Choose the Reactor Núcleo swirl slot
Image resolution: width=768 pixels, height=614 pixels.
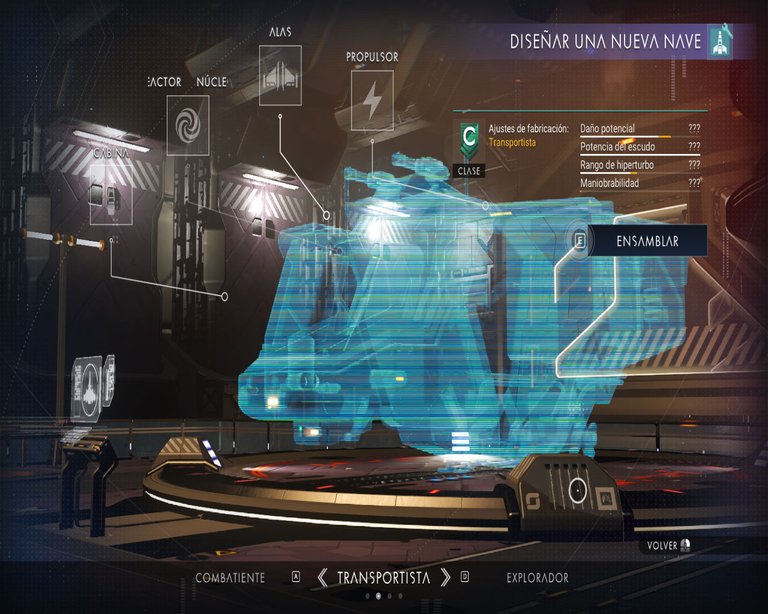(187, 124)
